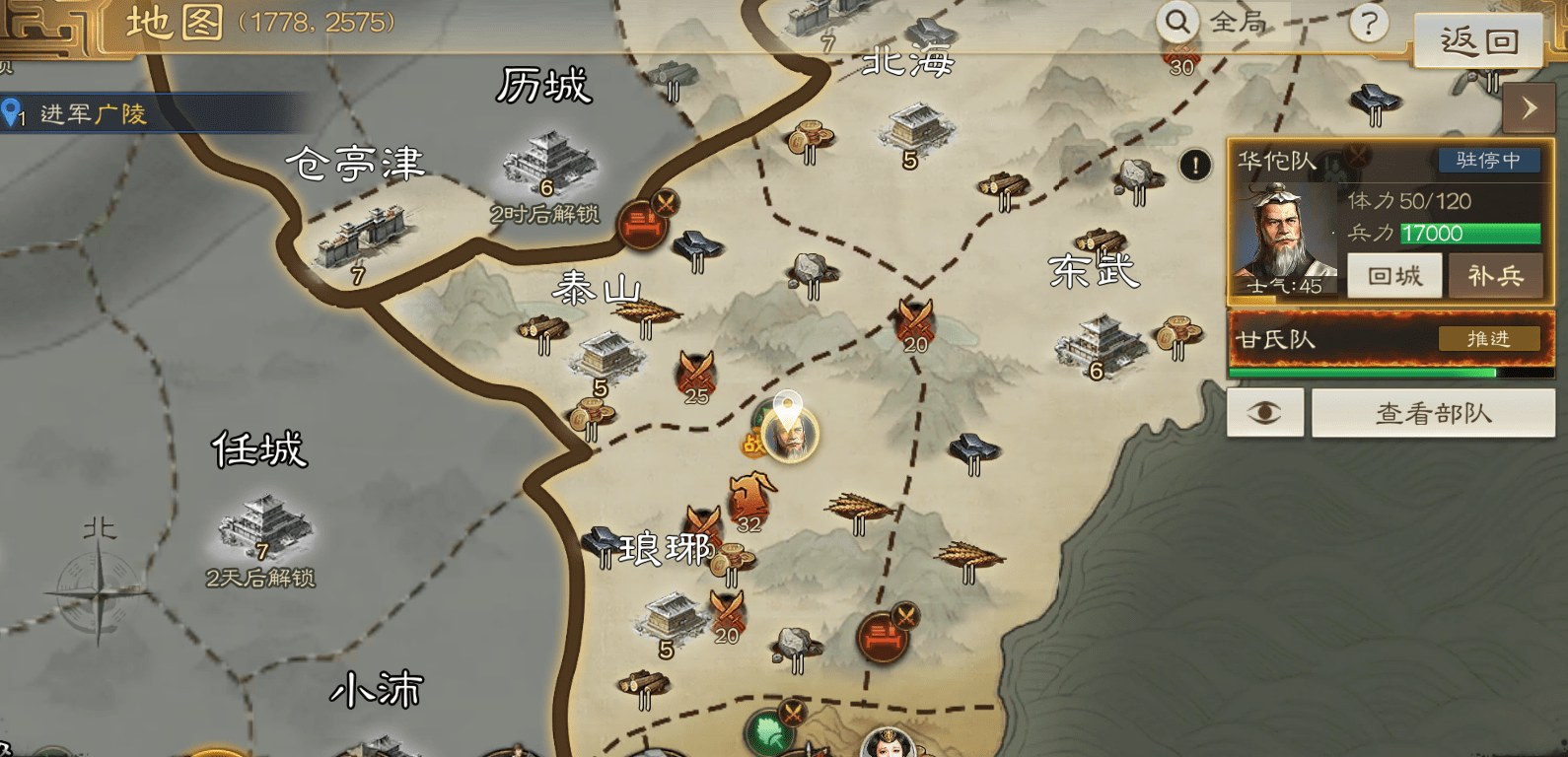Toggle the eye observation icon
Viewport: 1568px width, 757px height.
pos(1264,412)
